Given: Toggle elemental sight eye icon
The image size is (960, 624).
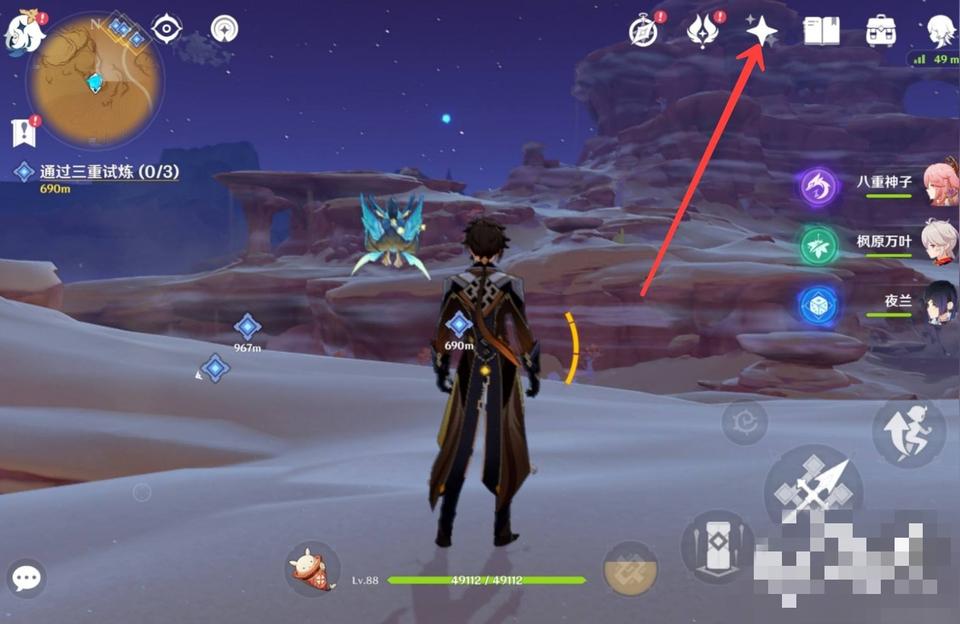Looking at the screenshot, I should coord(166,29).
